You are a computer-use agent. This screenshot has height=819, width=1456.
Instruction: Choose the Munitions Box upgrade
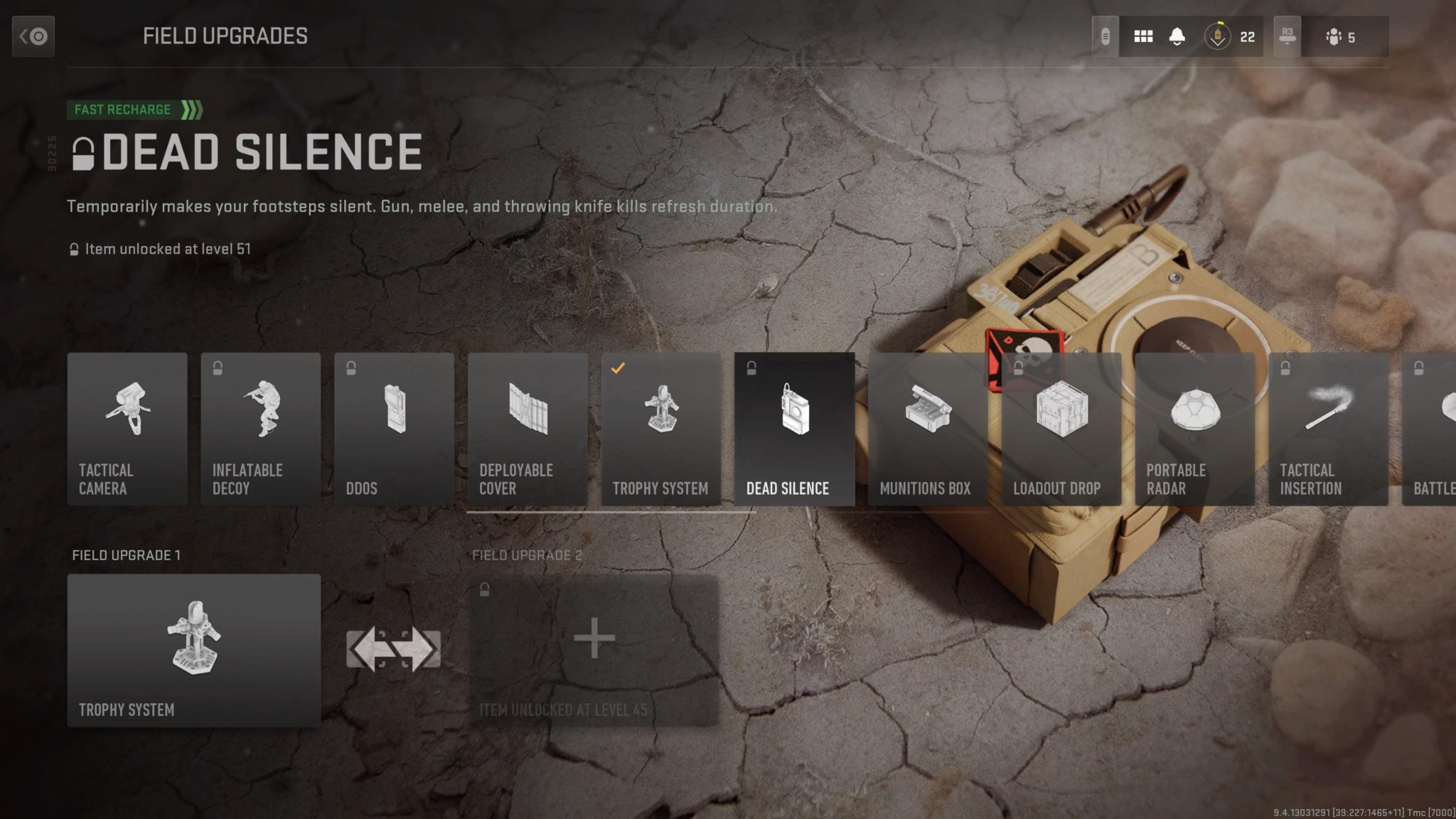[x=927, y=429]
